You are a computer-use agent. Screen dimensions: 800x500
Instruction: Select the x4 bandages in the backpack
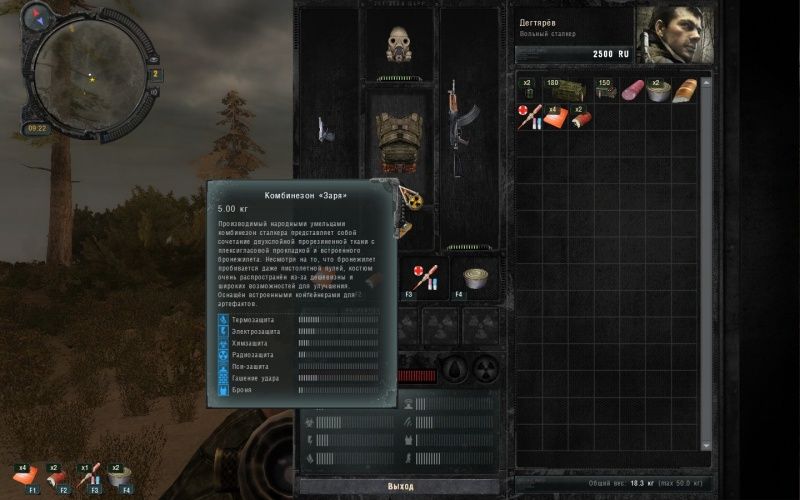[x=556, y=117]
